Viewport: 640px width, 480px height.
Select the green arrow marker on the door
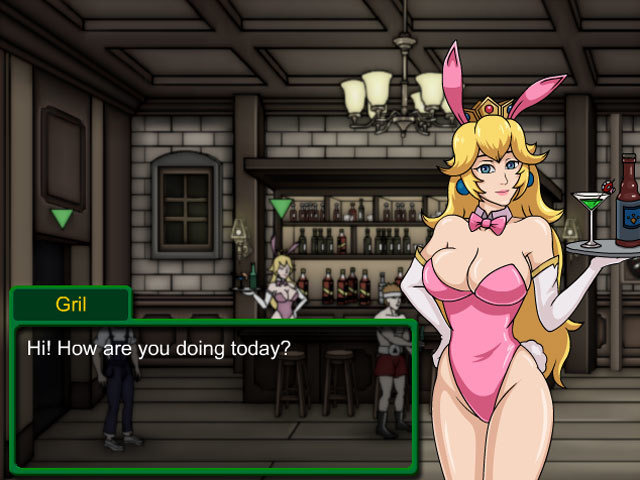tap(62, 218)
